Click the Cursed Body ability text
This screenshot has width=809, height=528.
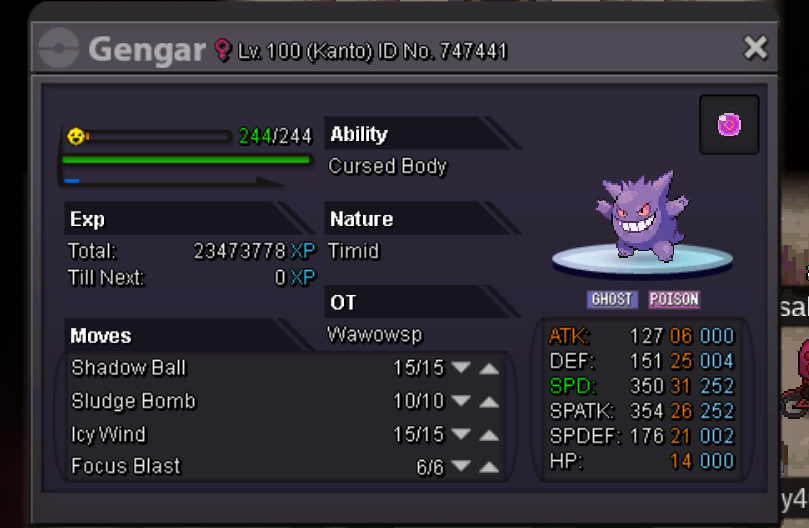[388, 167]
